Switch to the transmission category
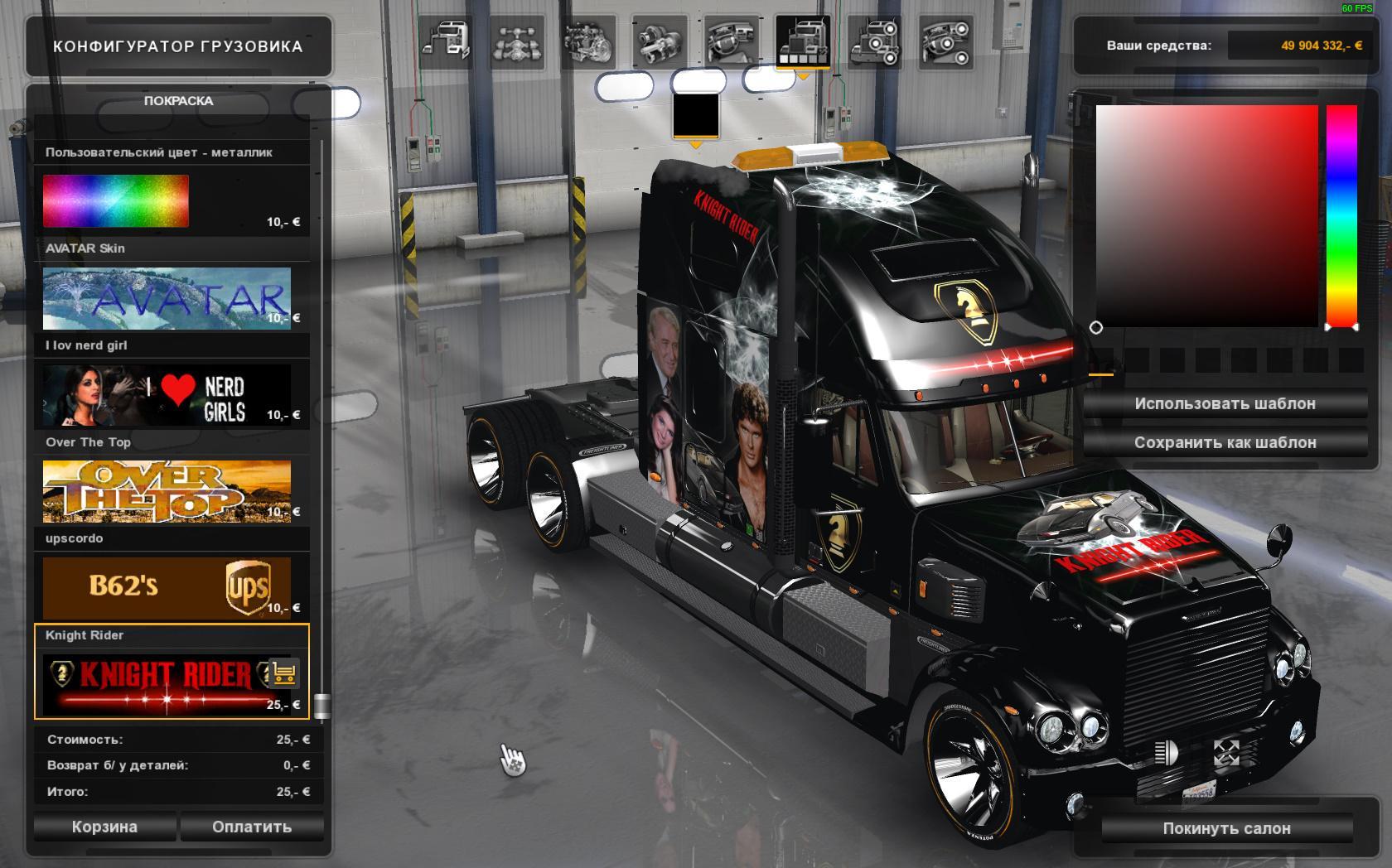 pyautogui.click(x=660, y=41)
